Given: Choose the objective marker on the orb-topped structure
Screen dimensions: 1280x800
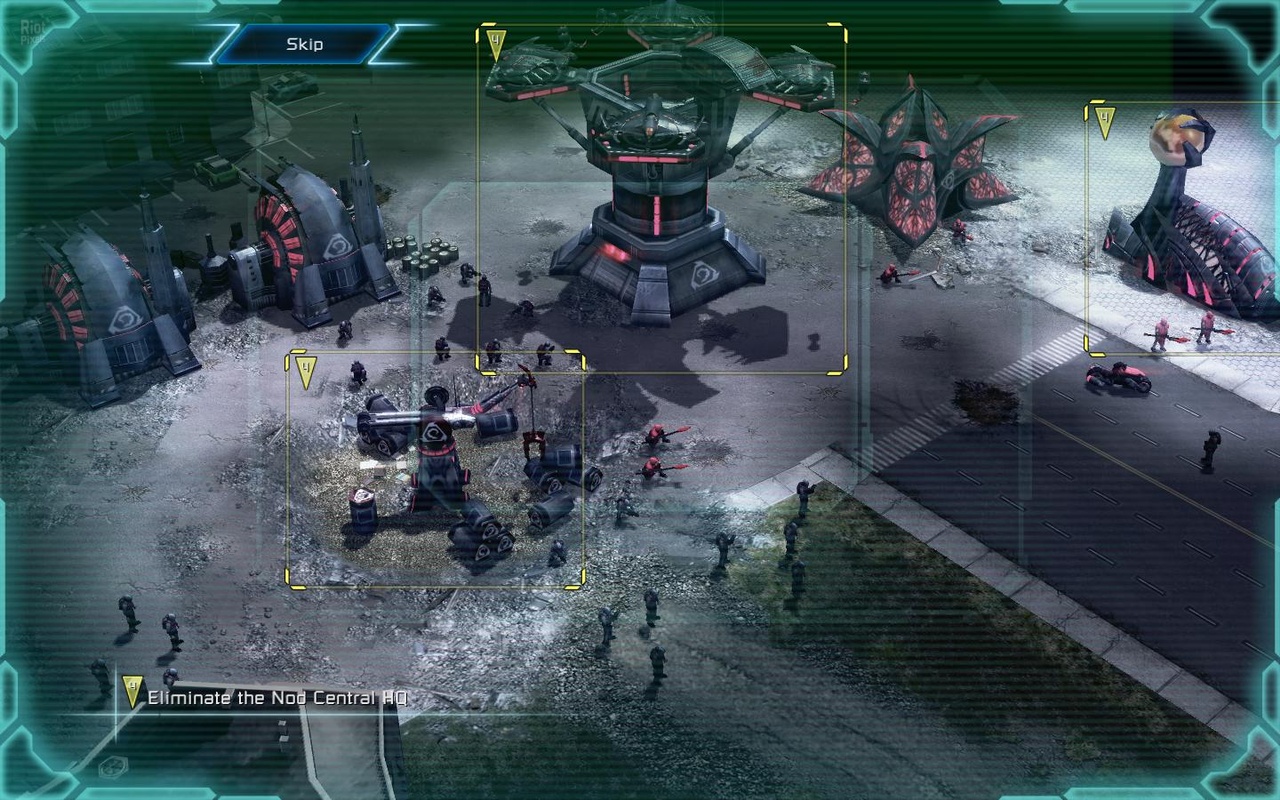Looking at the screenshot, I should [1104, 123].
